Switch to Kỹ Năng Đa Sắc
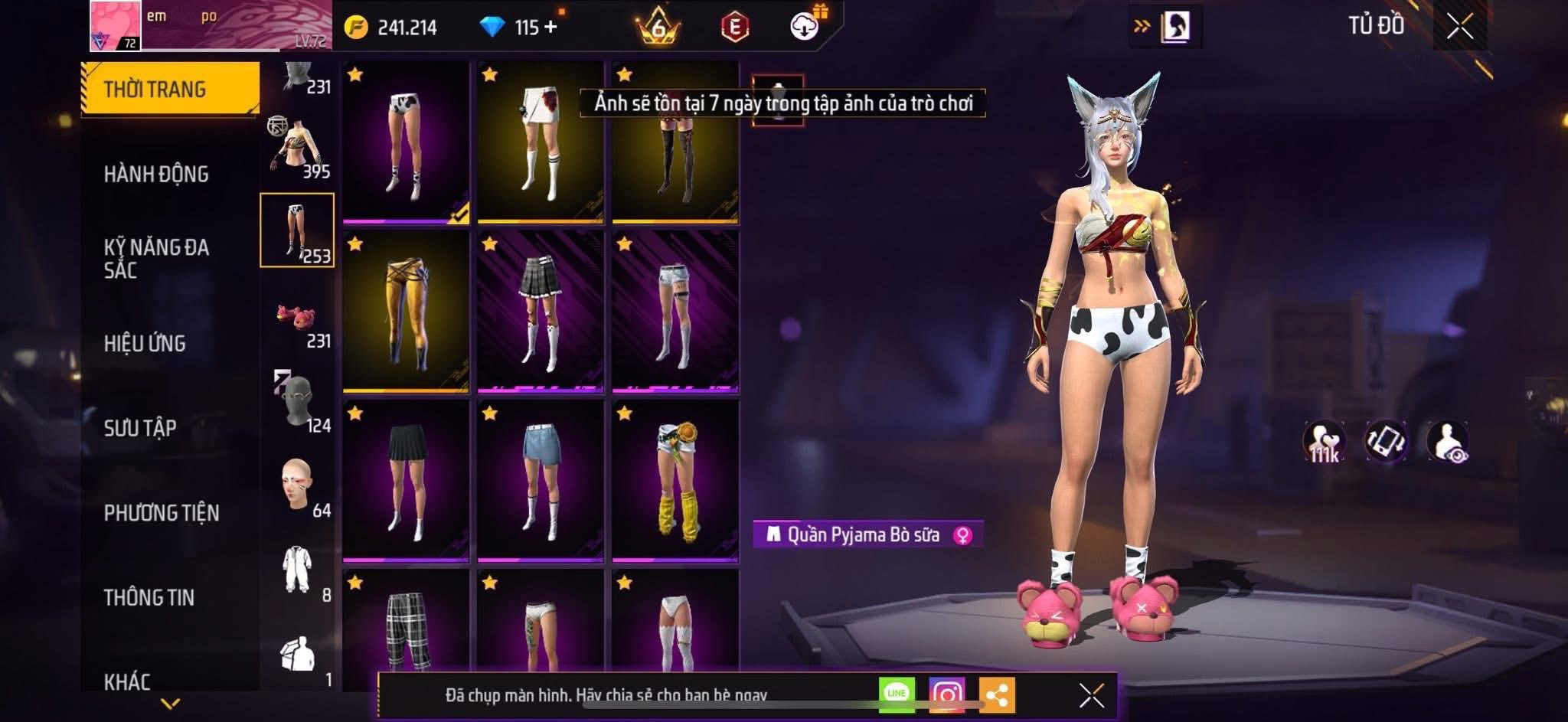1568x722 pixels. pyautogui.click(x=156, y=258)
